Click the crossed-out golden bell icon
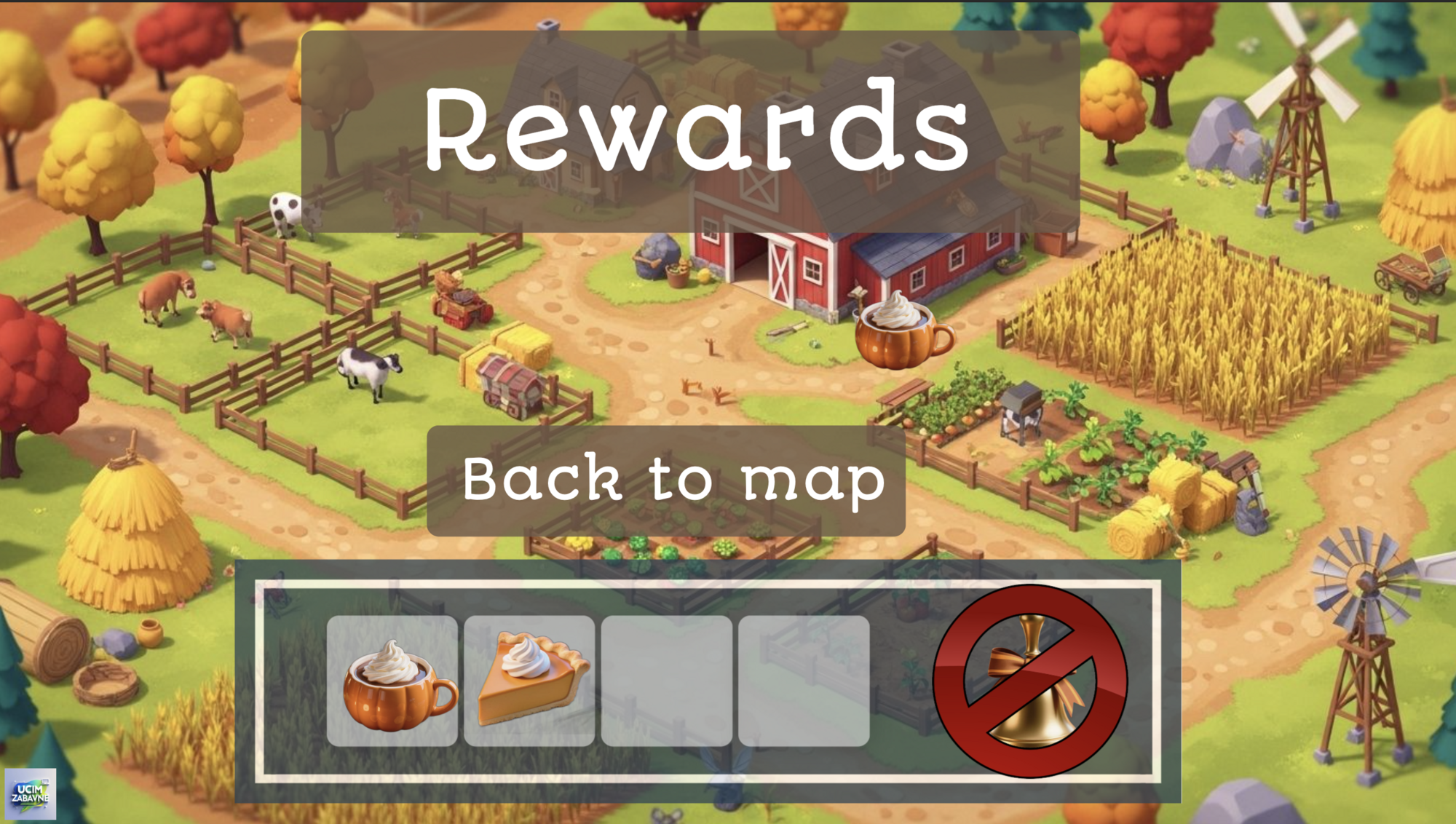The height and width of the screenshot is (824, 1456). (x=1030, y=681)
